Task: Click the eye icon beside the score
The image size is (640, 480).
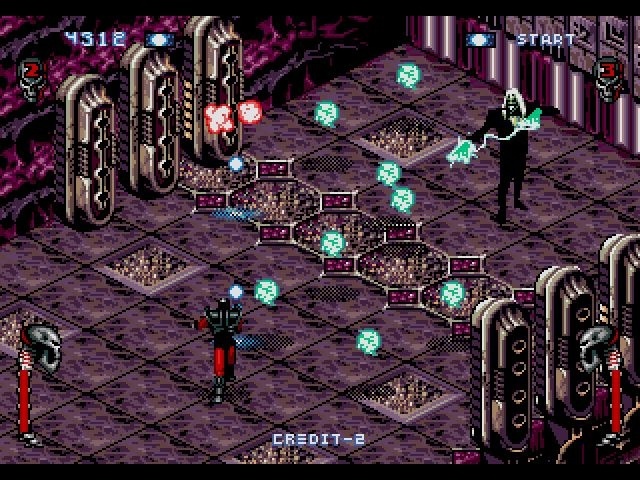Action: (x=159, y=40)
